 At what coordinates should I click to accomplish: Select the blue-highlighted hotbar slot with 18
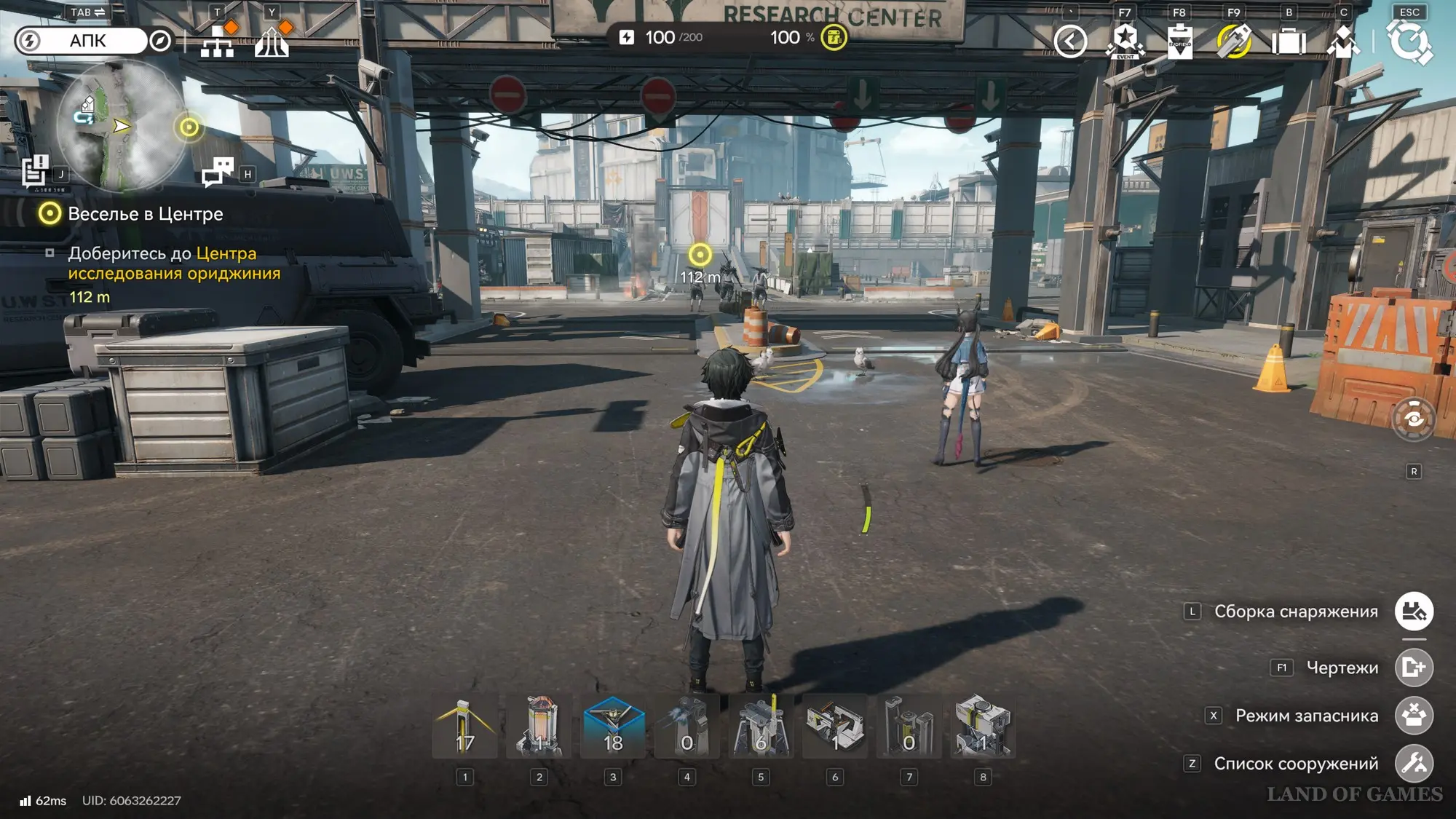coord(613,727)
